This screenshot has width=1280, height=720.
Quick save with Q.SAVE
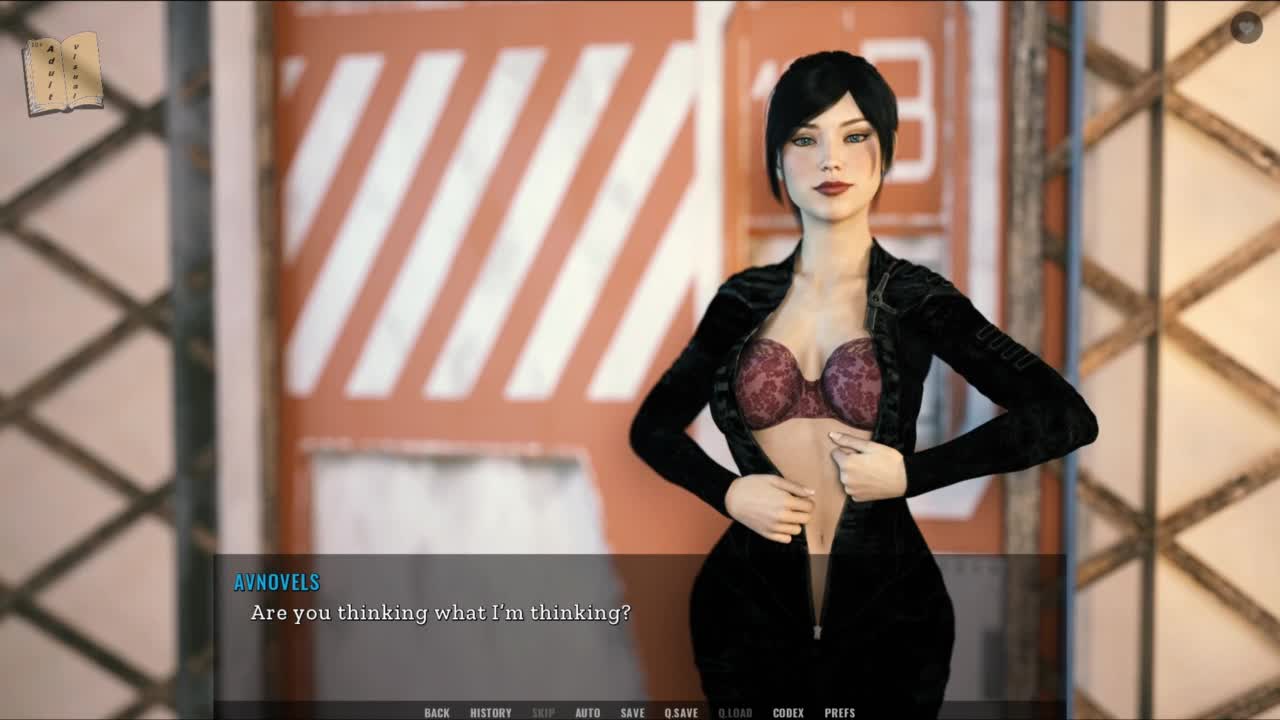point(682,712)
